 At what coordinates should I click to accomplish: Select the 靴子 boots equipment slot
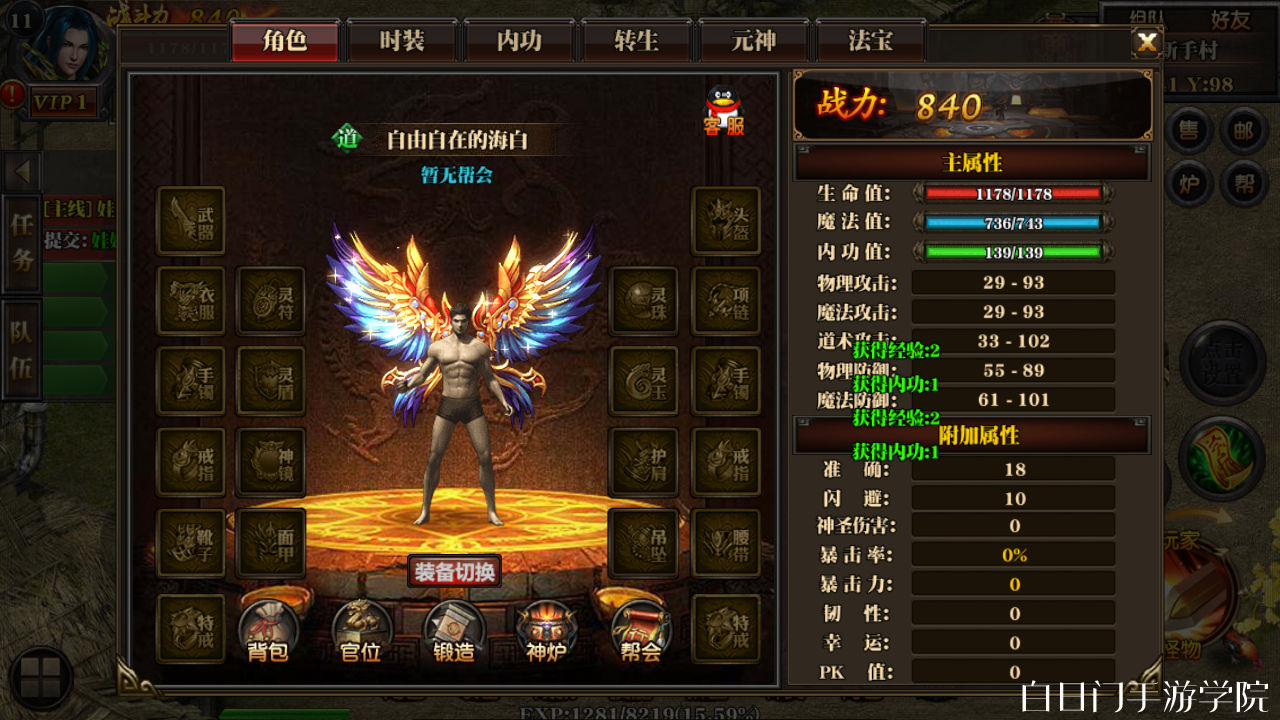click(x=191, y=543)
